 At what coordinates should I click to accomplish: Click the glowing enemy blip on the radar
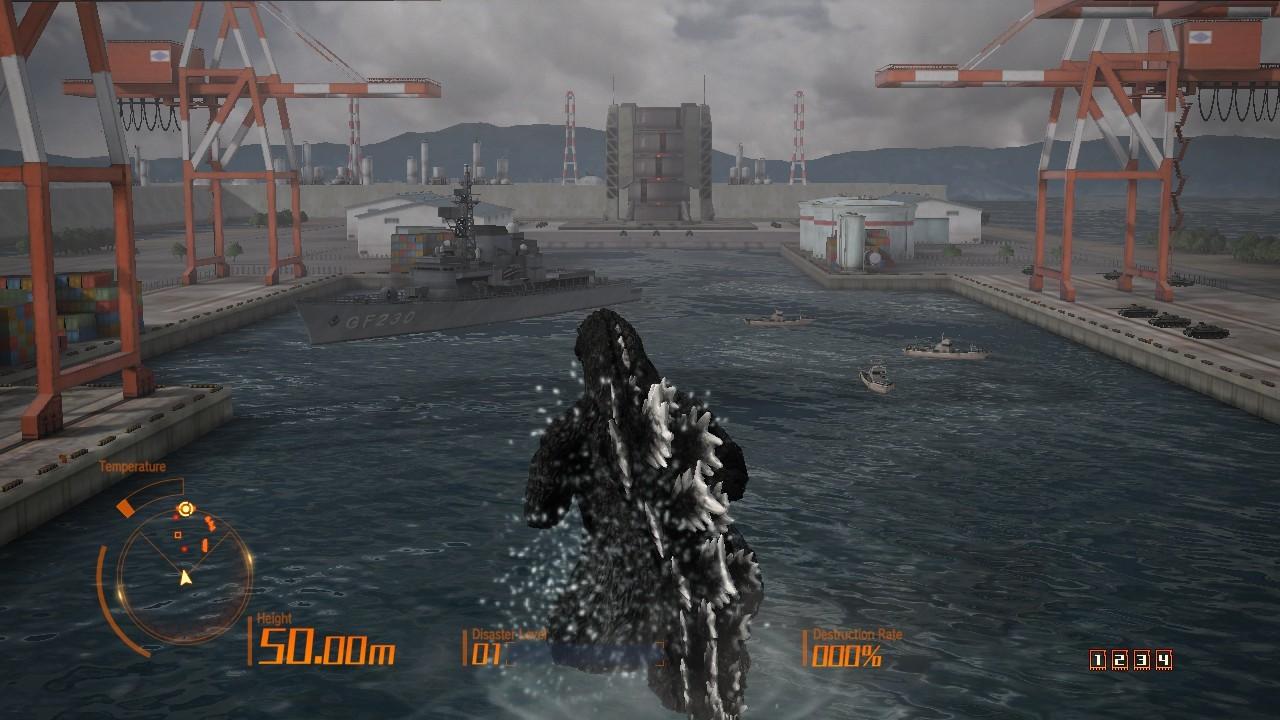[x=185, y=507]
